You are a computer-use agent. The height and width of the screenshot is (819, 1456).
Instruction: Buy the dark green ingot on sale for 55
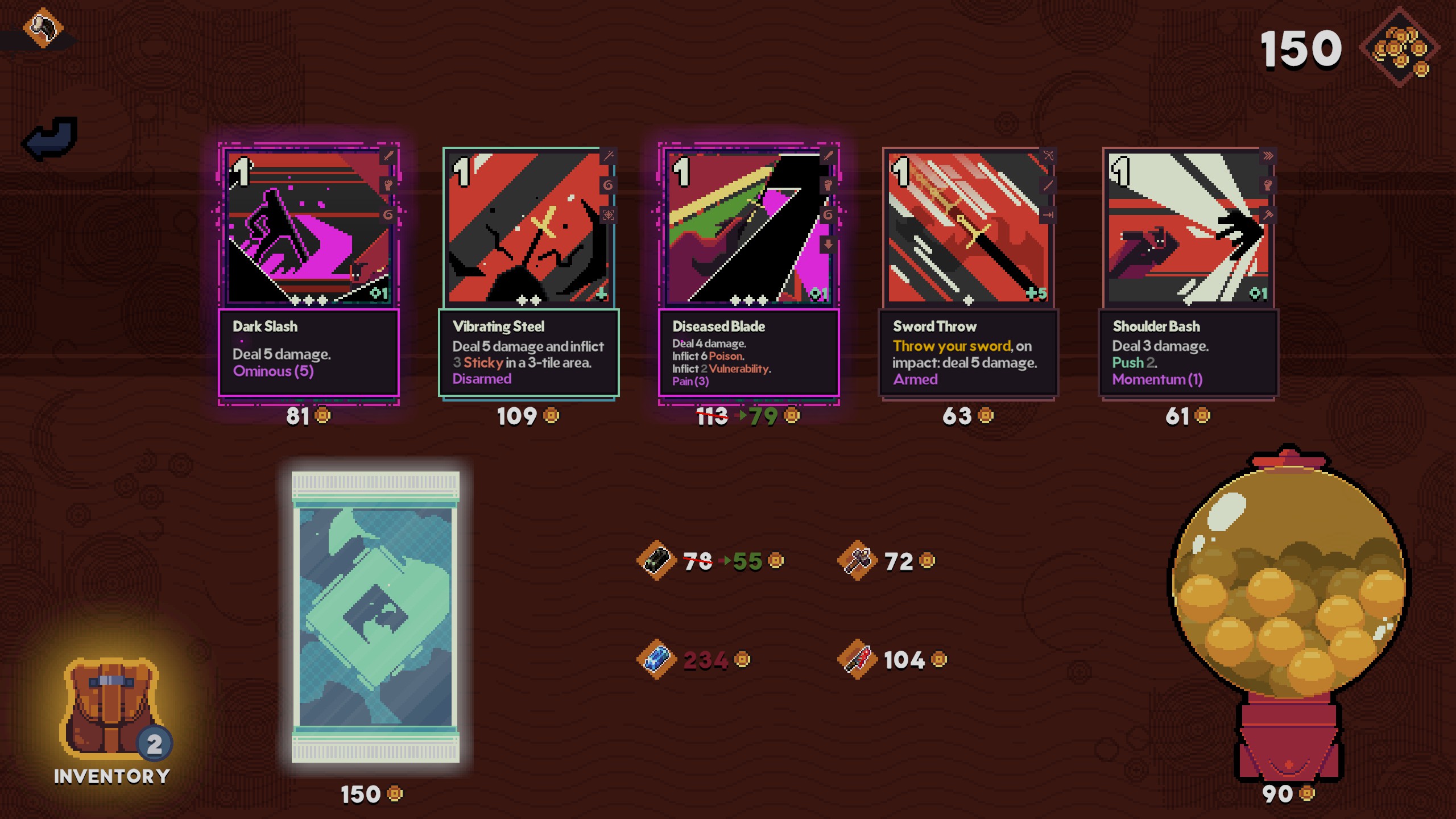tap(657, 561)
